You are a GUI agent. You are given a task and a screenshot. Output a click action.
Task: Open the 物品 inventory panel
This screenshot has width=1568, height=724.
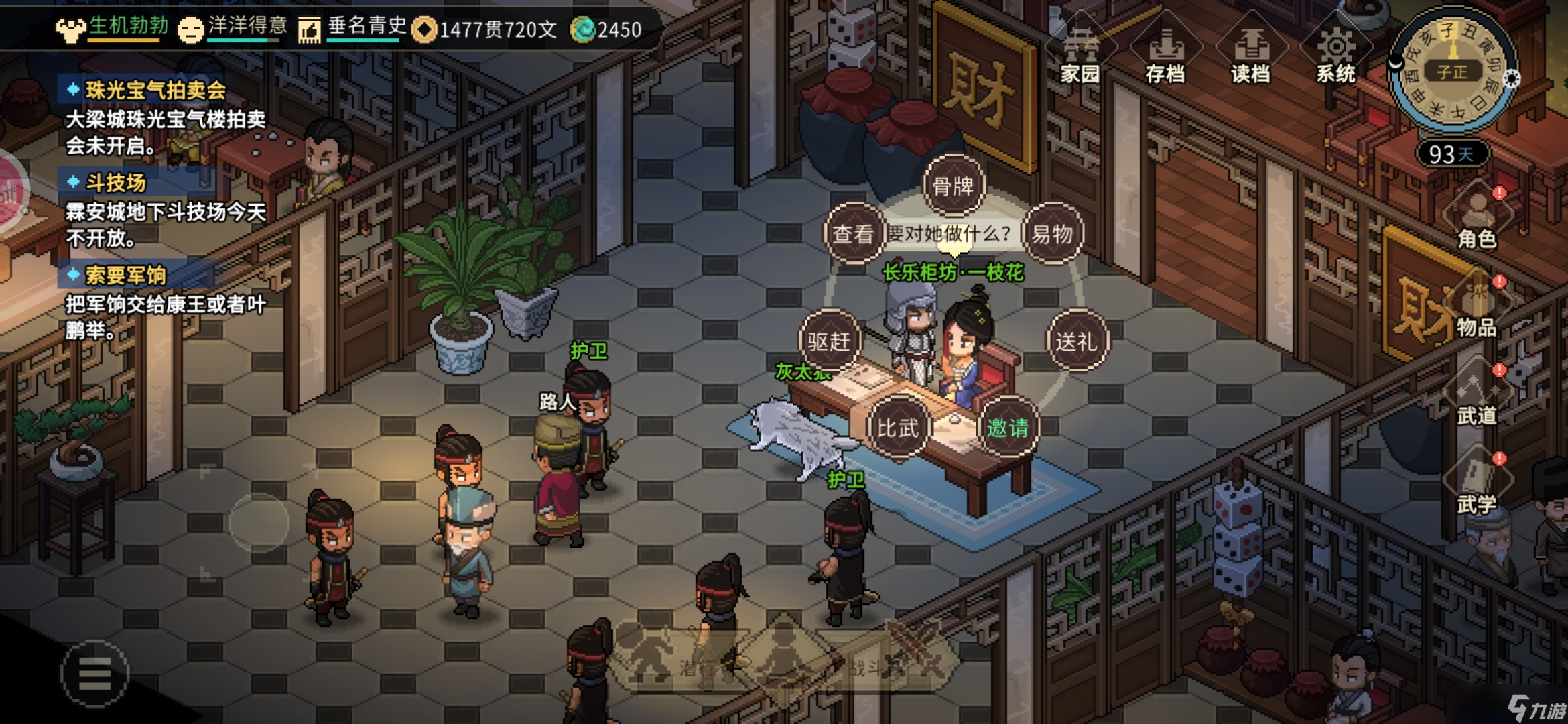1478,307
